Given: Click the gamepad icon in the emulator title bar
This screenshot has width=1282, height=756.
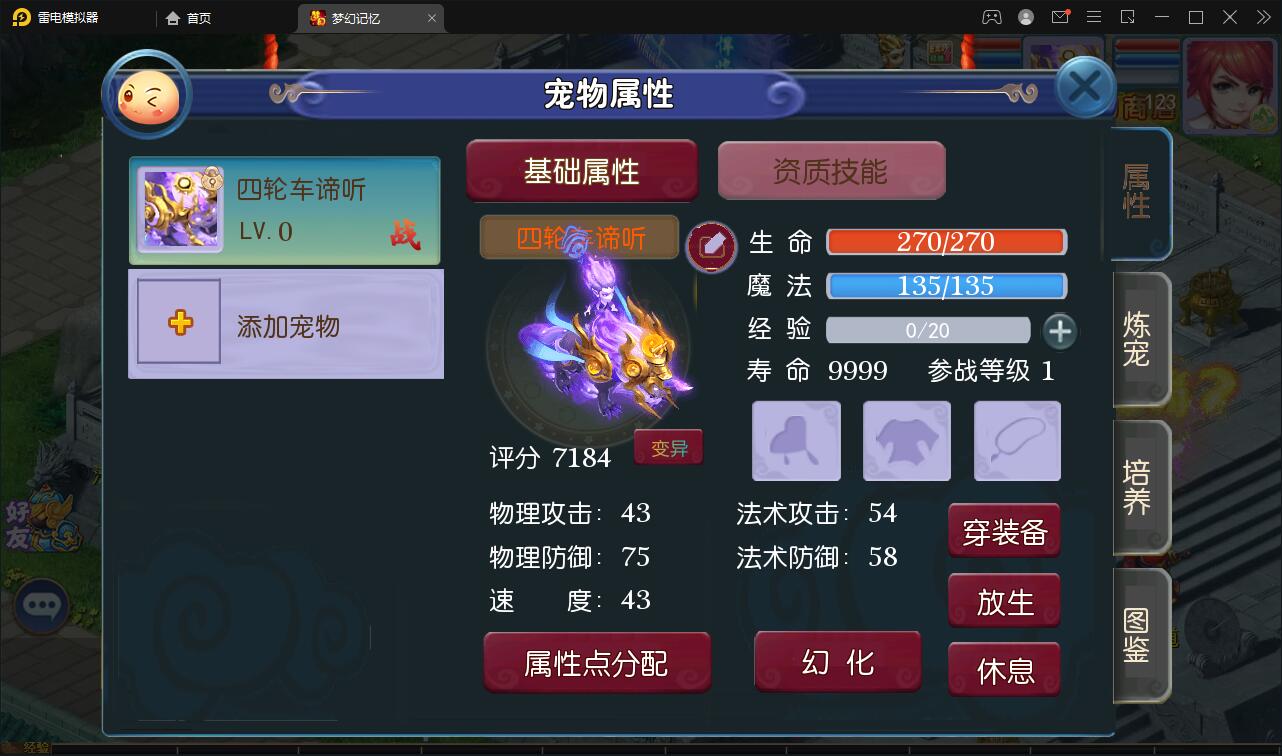Looking at the screenshot, I should [991, 17].
